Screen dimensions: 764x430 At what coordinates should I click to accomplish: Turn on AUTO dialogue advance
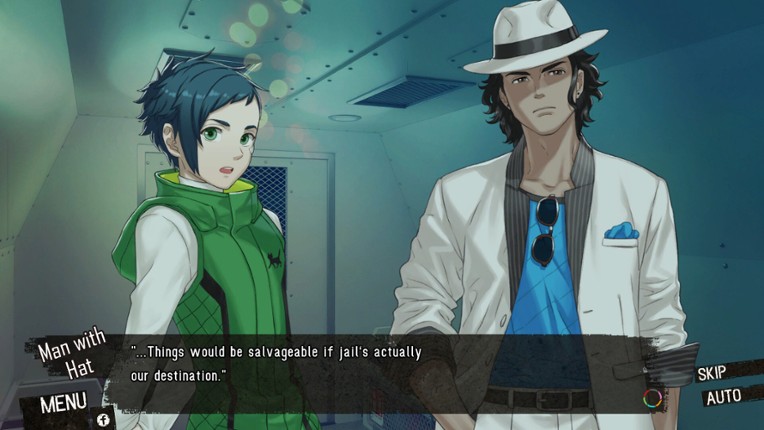click(723, 396)
